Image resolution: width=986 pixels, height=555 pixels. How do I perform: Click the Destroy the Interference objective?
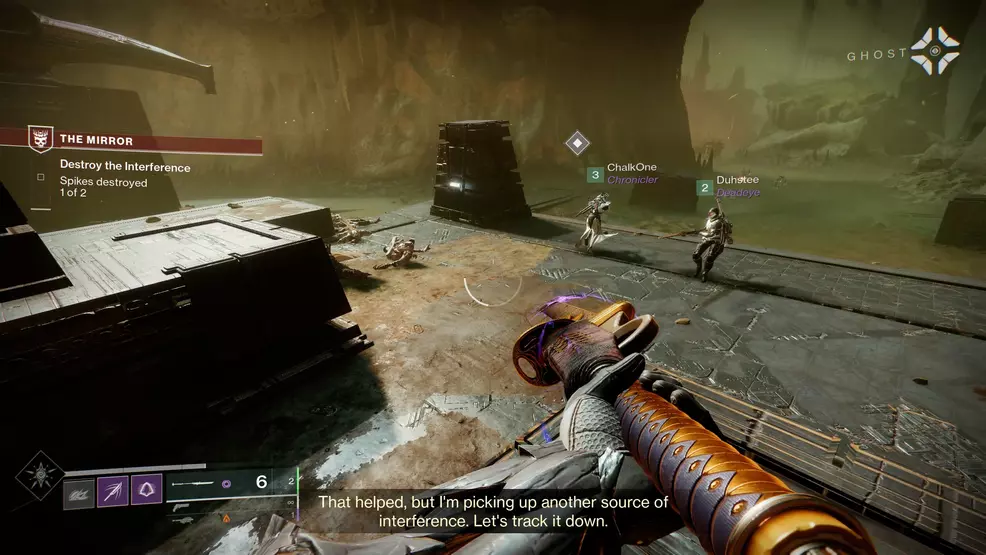[124, 166]
